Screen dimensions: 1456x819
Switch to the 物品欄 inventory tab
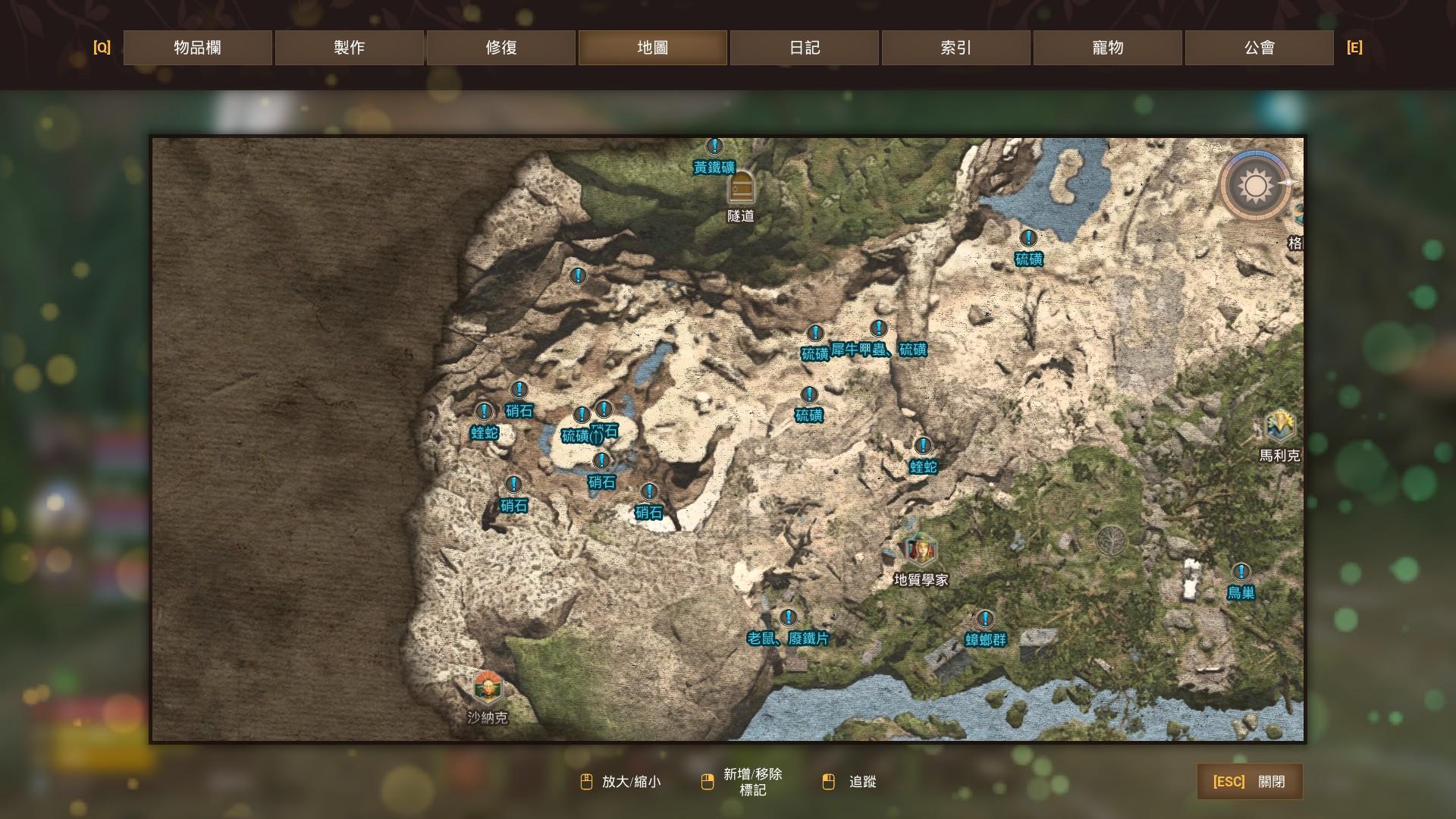pos(197,48)
